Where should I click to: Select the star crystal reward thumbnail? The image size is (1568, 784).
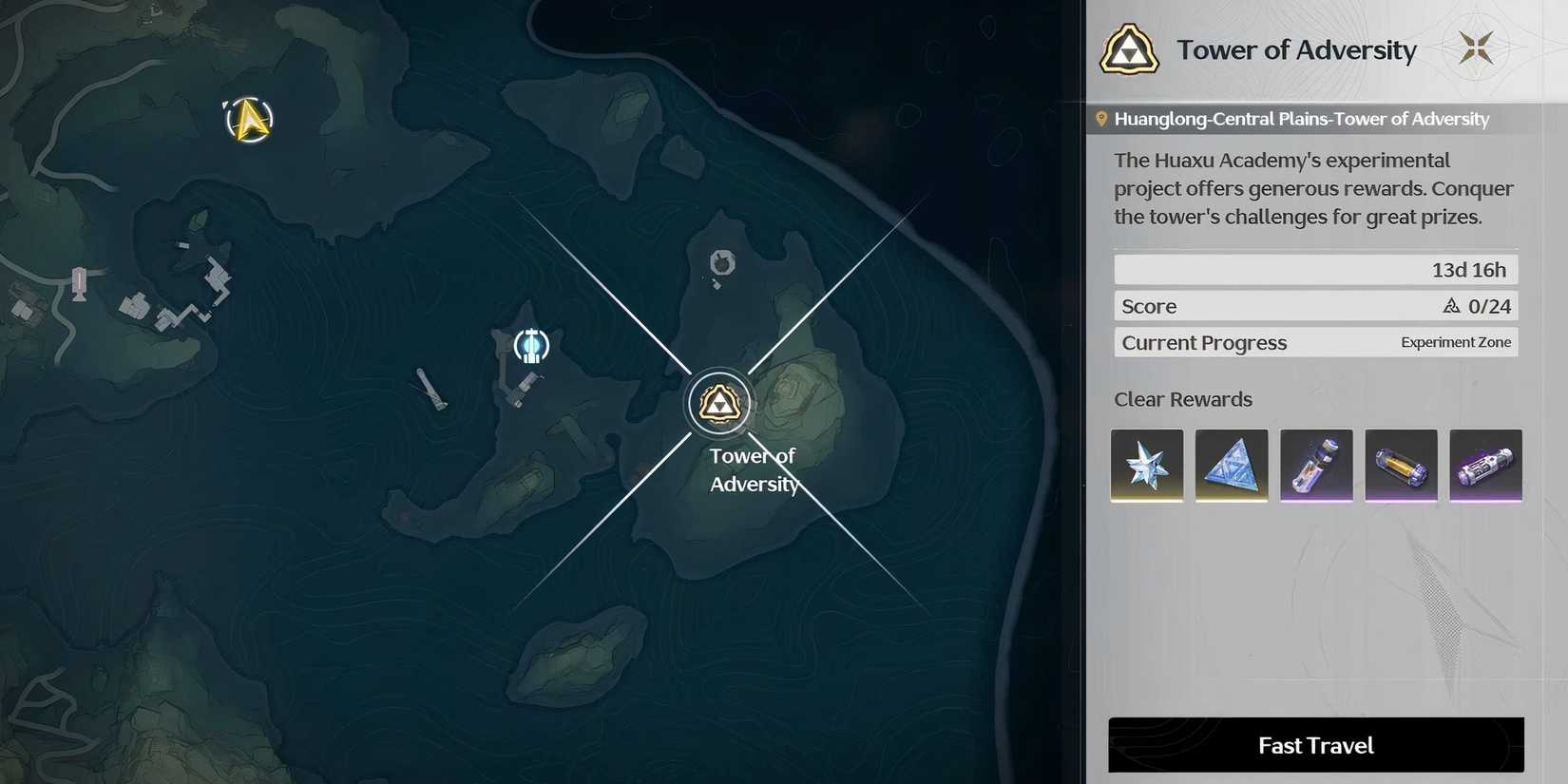[1146, 466]
